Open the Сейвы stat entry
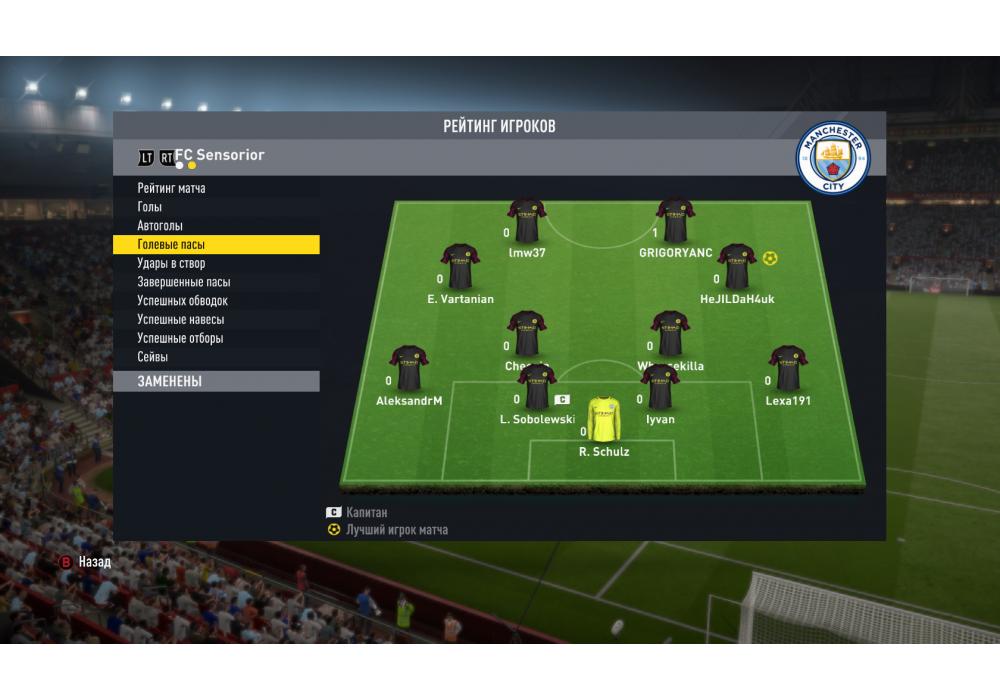 click(153, 357)
